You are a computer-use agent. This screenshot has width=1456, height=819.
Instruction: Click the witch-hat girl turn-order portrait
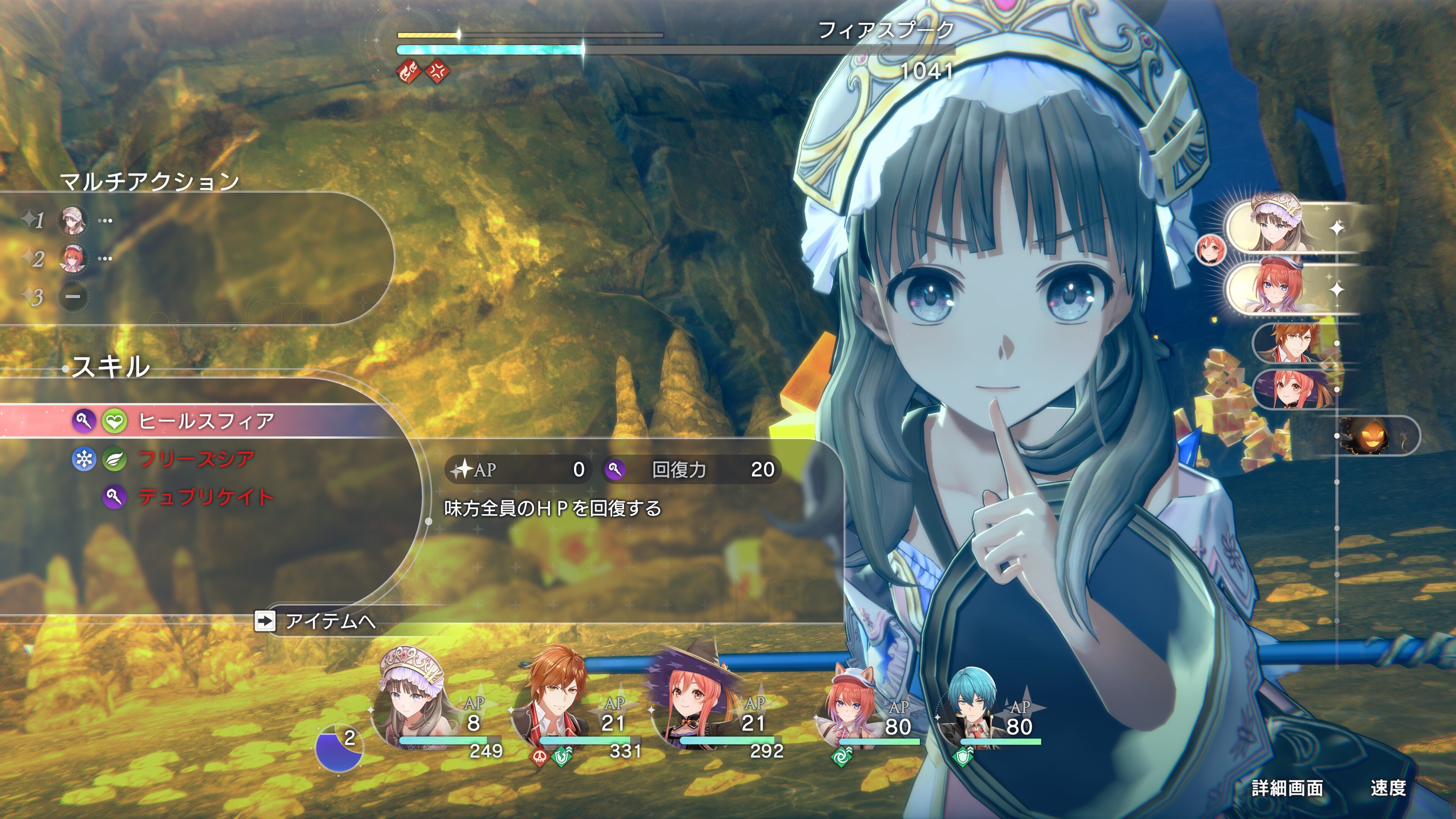1294,389
